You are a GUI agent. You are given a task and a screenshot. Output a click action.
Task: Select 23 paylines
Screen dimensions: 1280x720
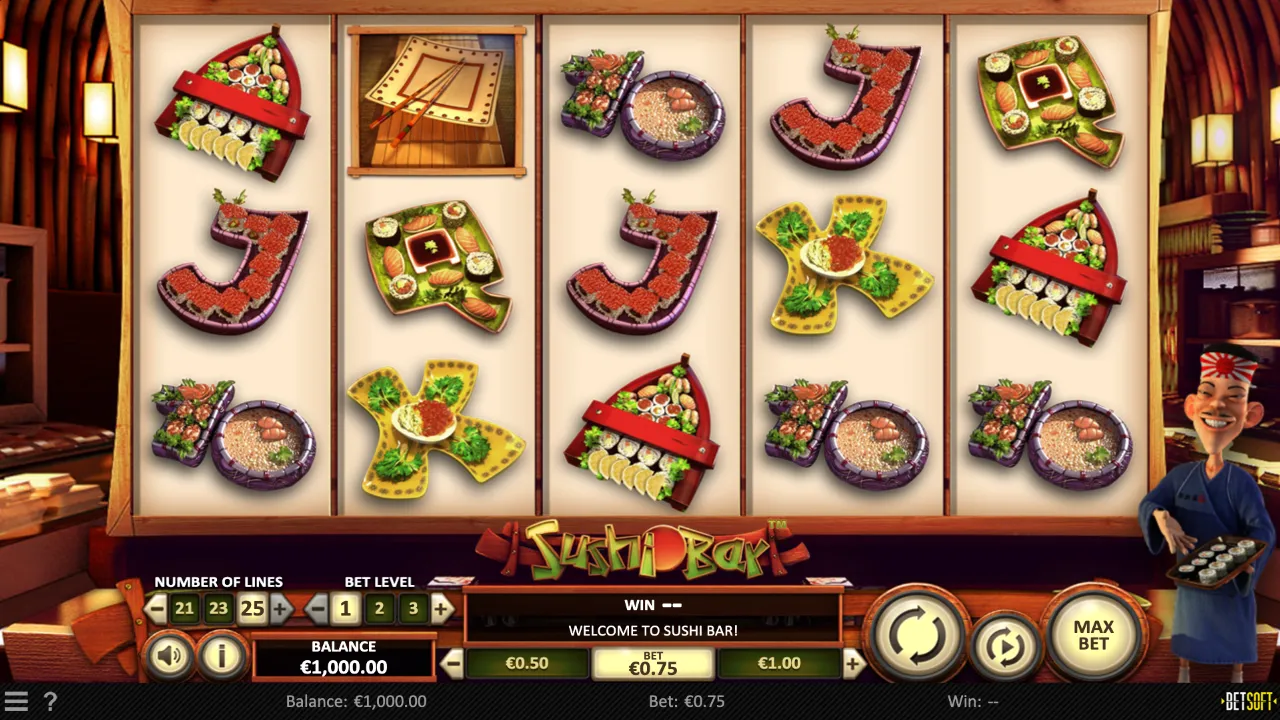(218, 608)
